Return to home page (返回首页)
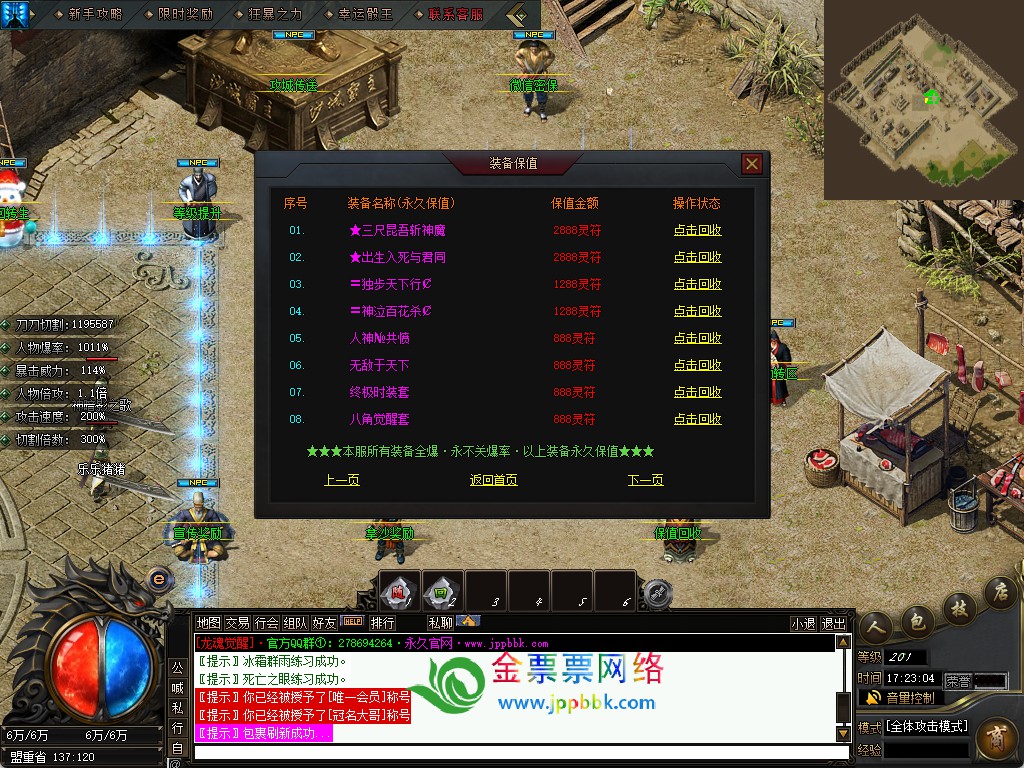1024x768 pixels. 494,480
